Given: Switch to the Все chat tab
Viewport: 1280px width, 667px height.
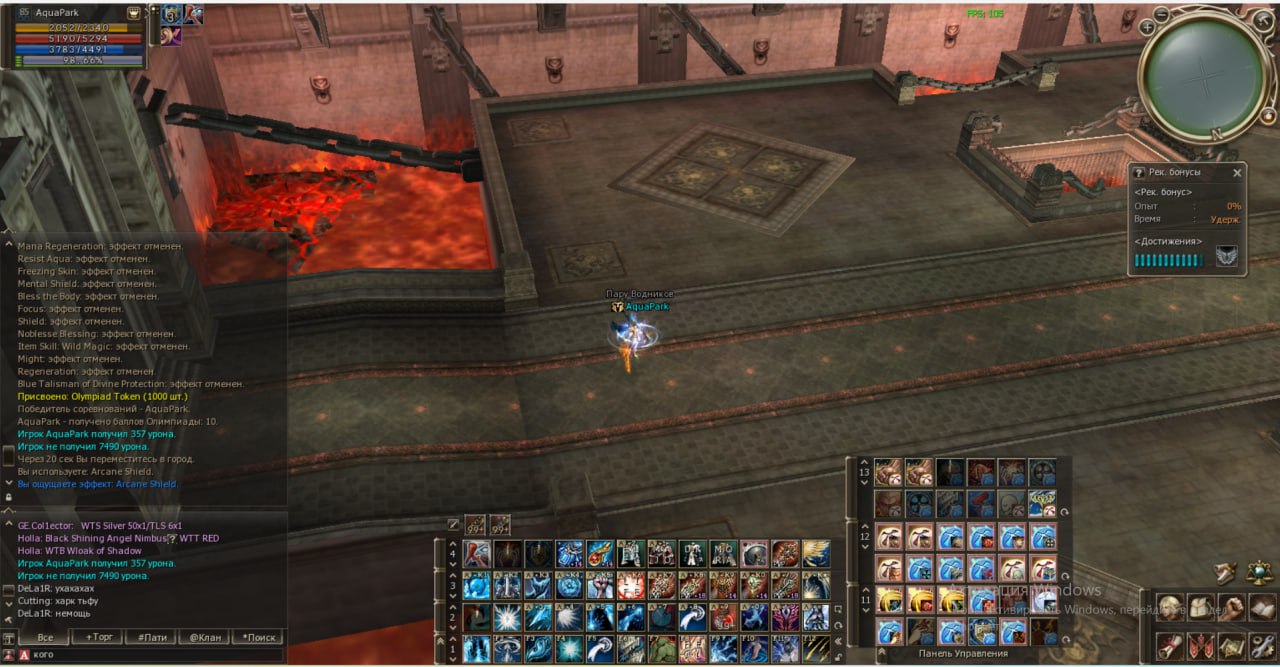Looking at the screenshot, I should pos(45,637).
